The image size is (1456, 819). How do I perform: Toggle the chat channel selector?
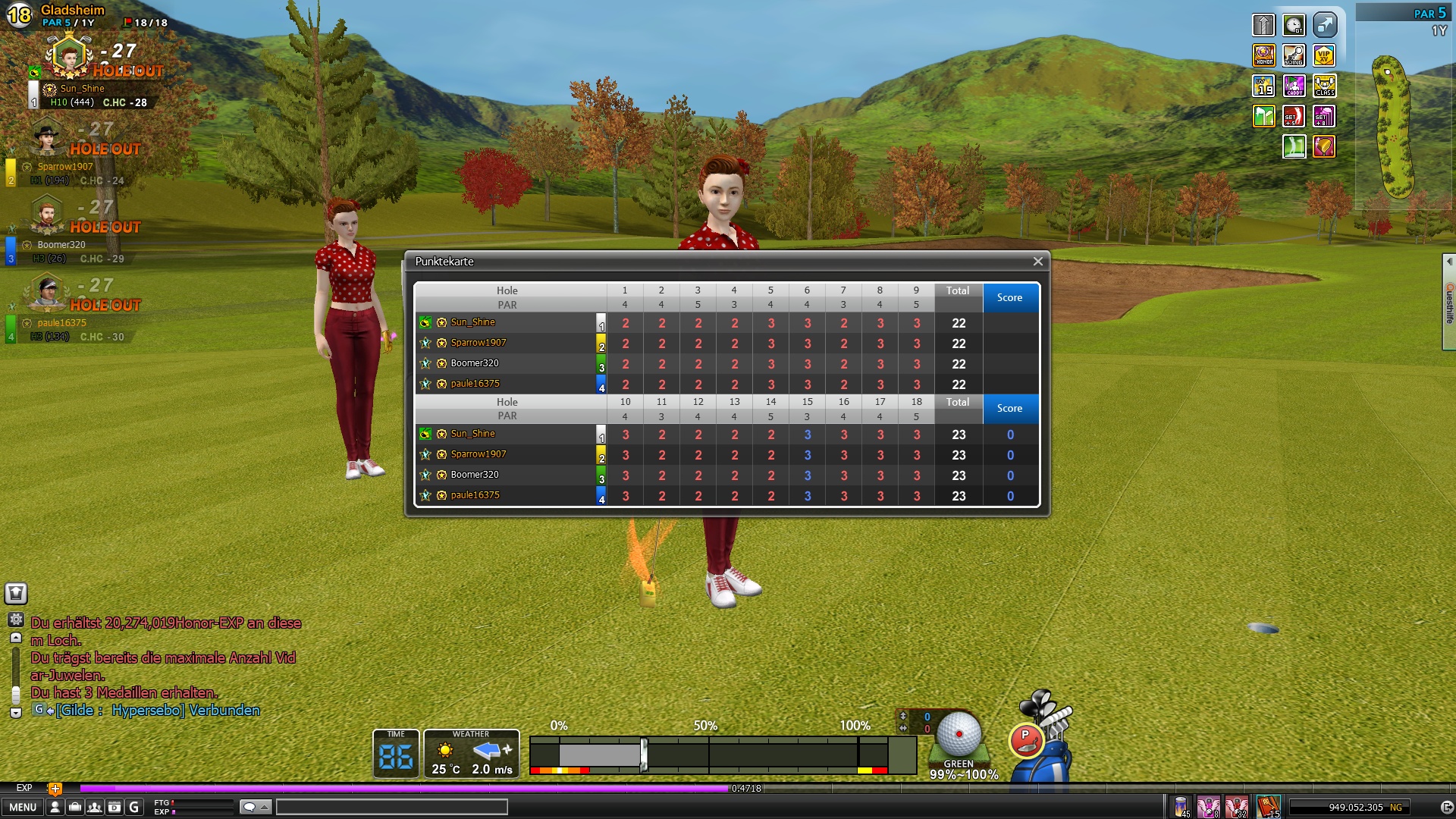coord(256,807)
